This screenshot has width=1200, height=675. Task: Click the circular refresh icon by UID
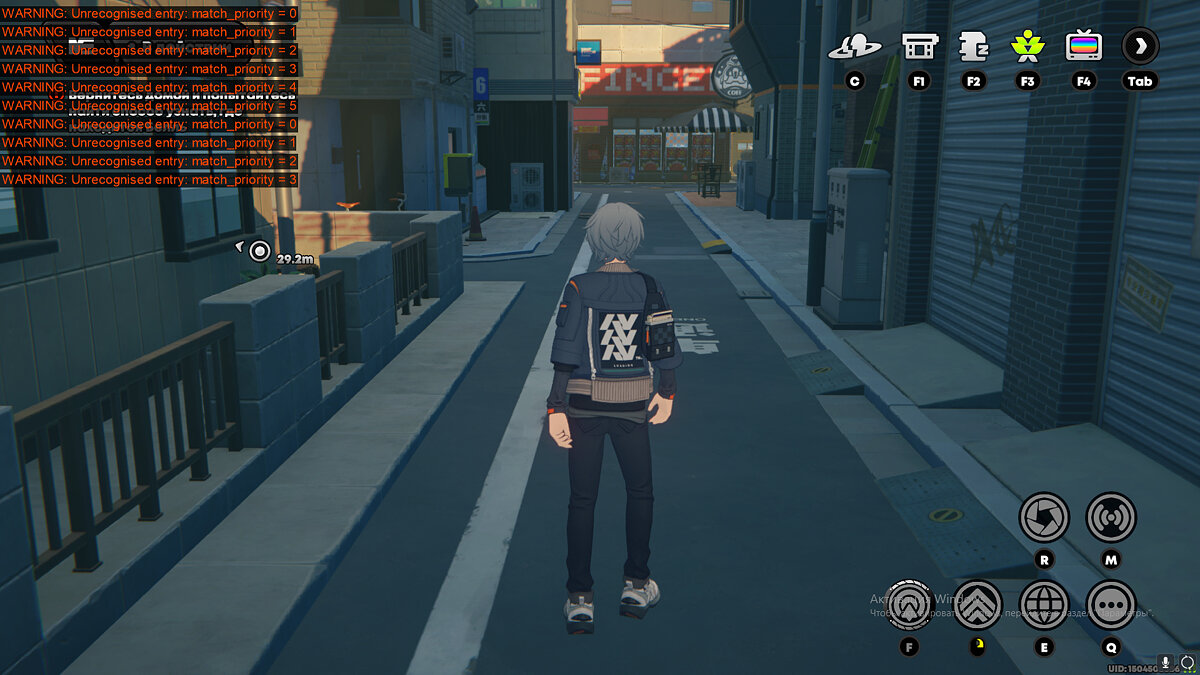tap(1187, 663)
